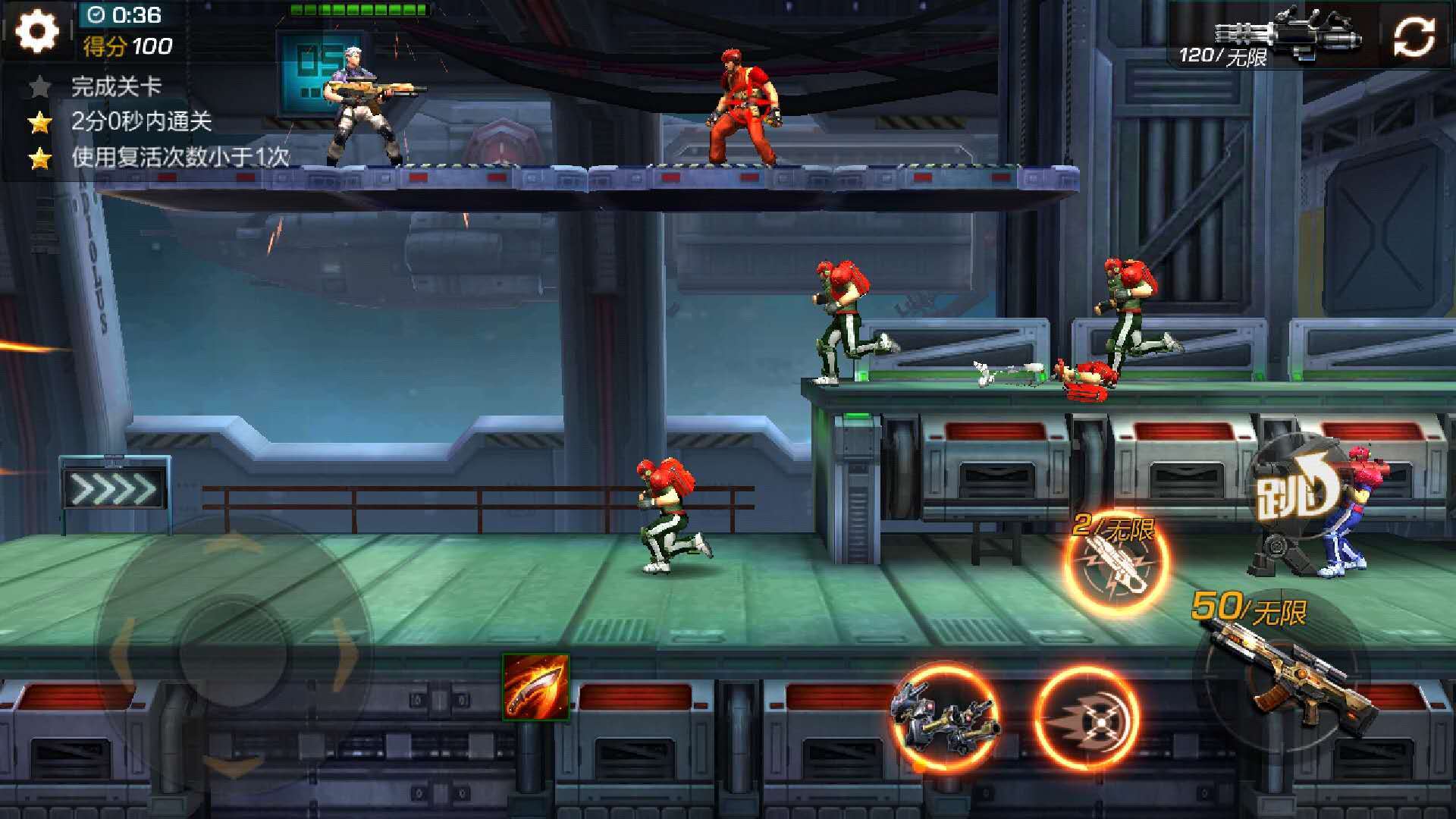
Task: Deploy the mech turret skill
Action: pos(945,716)
